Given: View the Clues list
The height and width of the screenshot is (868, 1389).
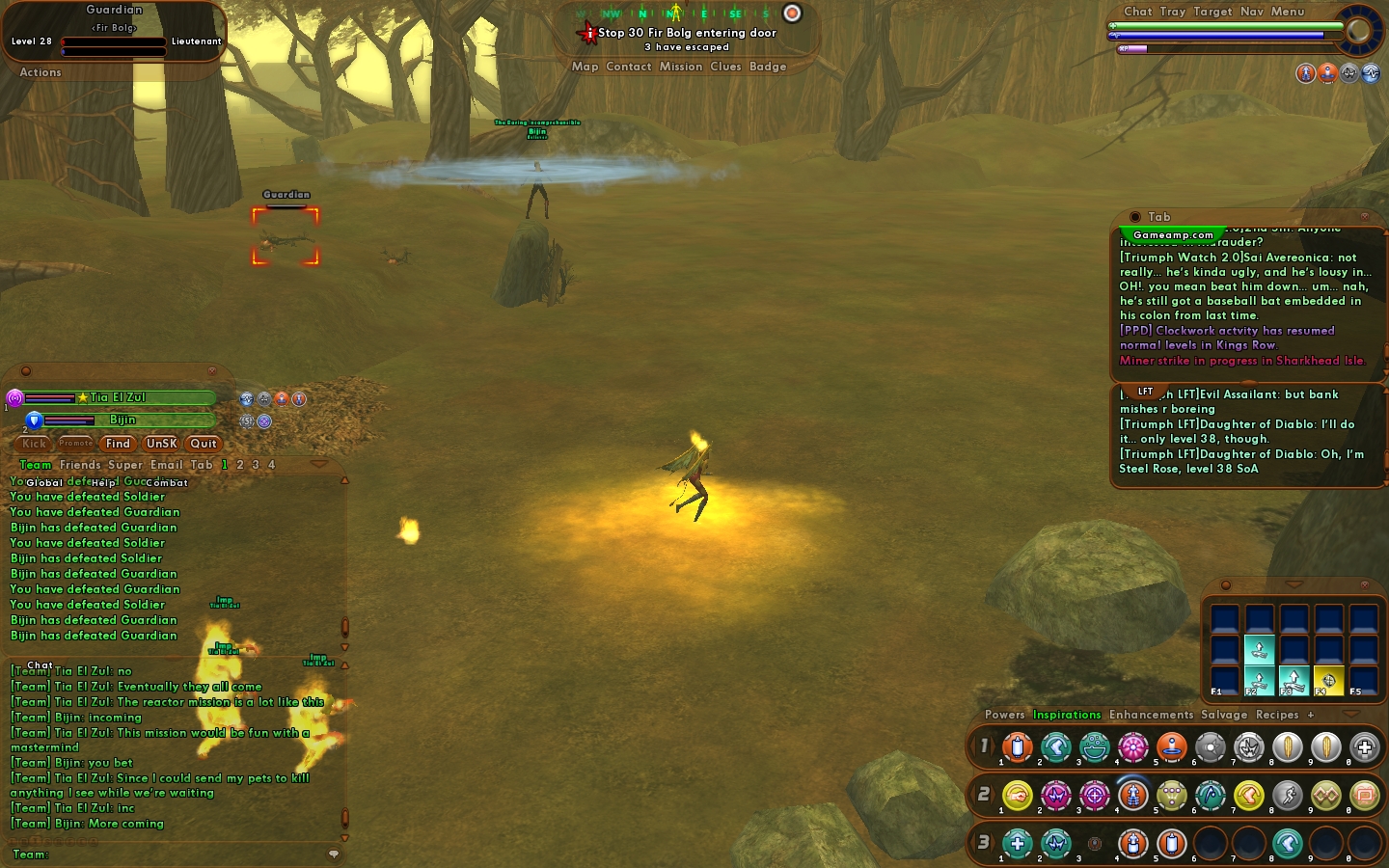Looking at the screenshot, I should pos(725,67).
